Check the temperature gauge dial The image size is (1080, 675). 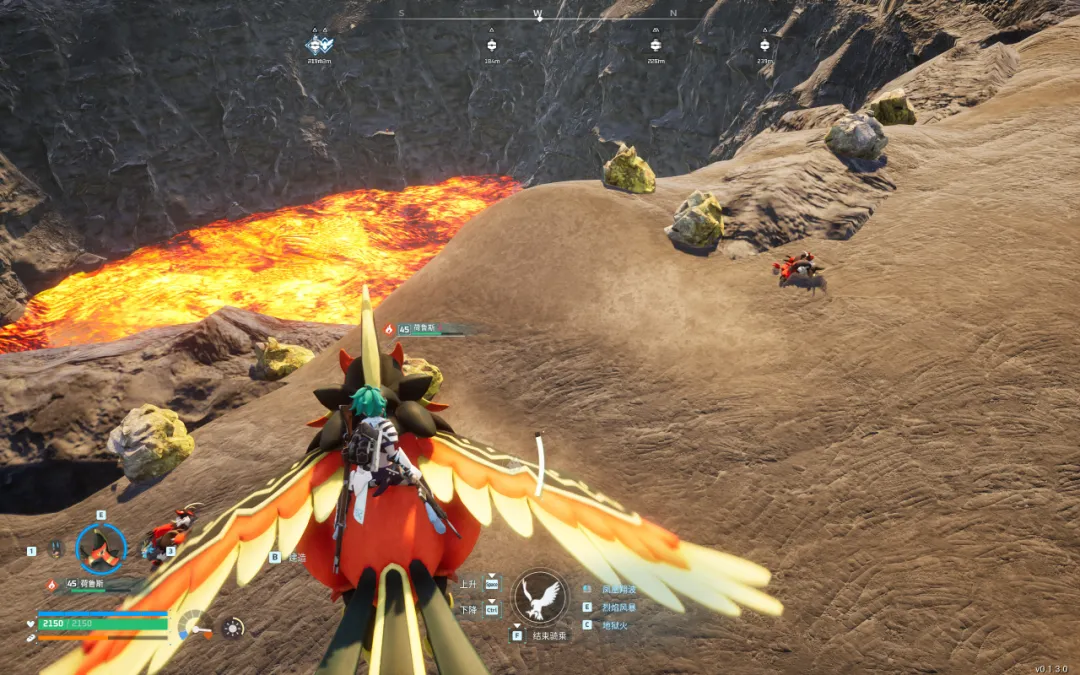tap(193, 626)
